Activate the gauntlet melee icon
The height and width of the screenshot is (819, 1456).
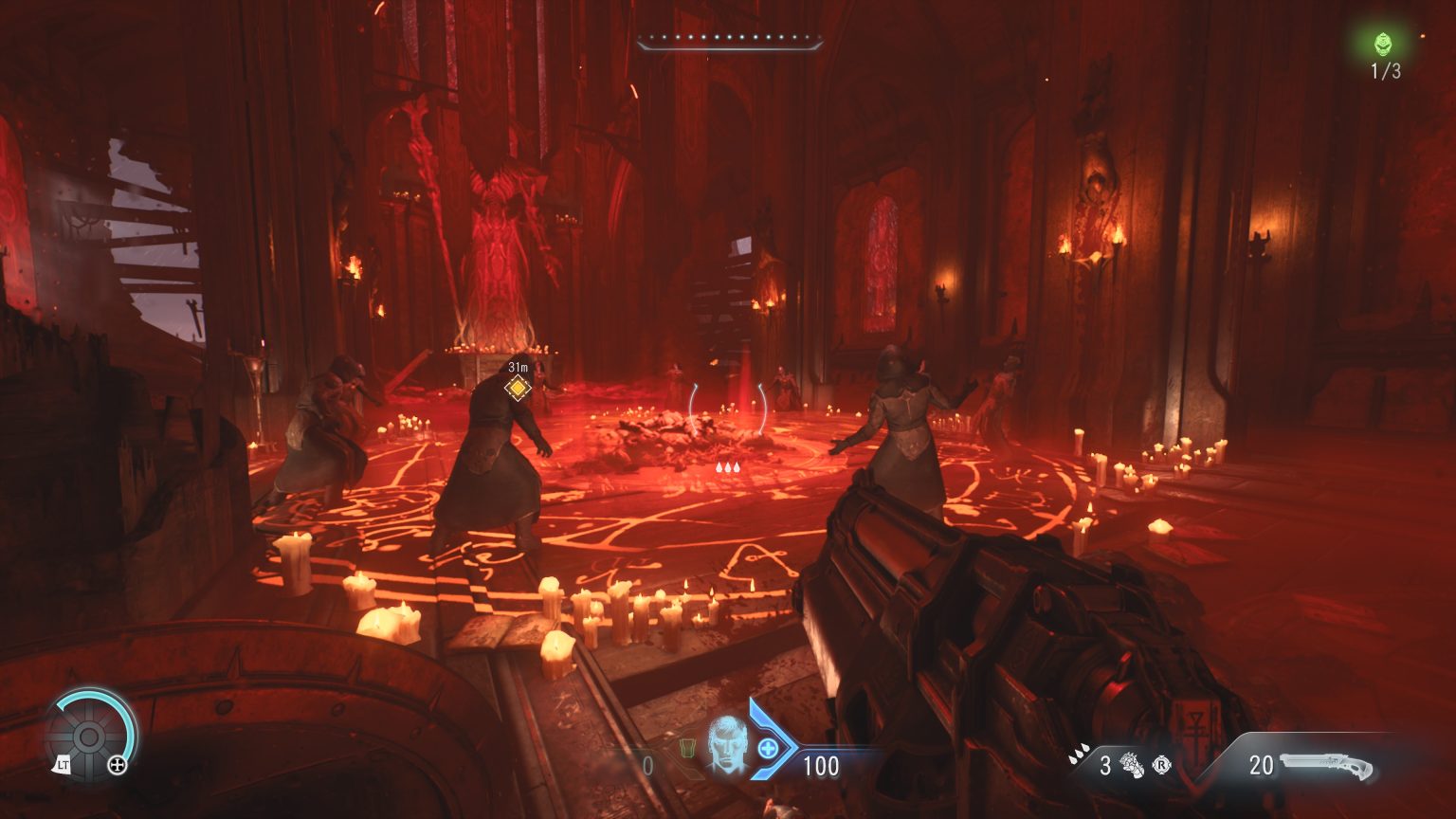tap(1134, 765)
